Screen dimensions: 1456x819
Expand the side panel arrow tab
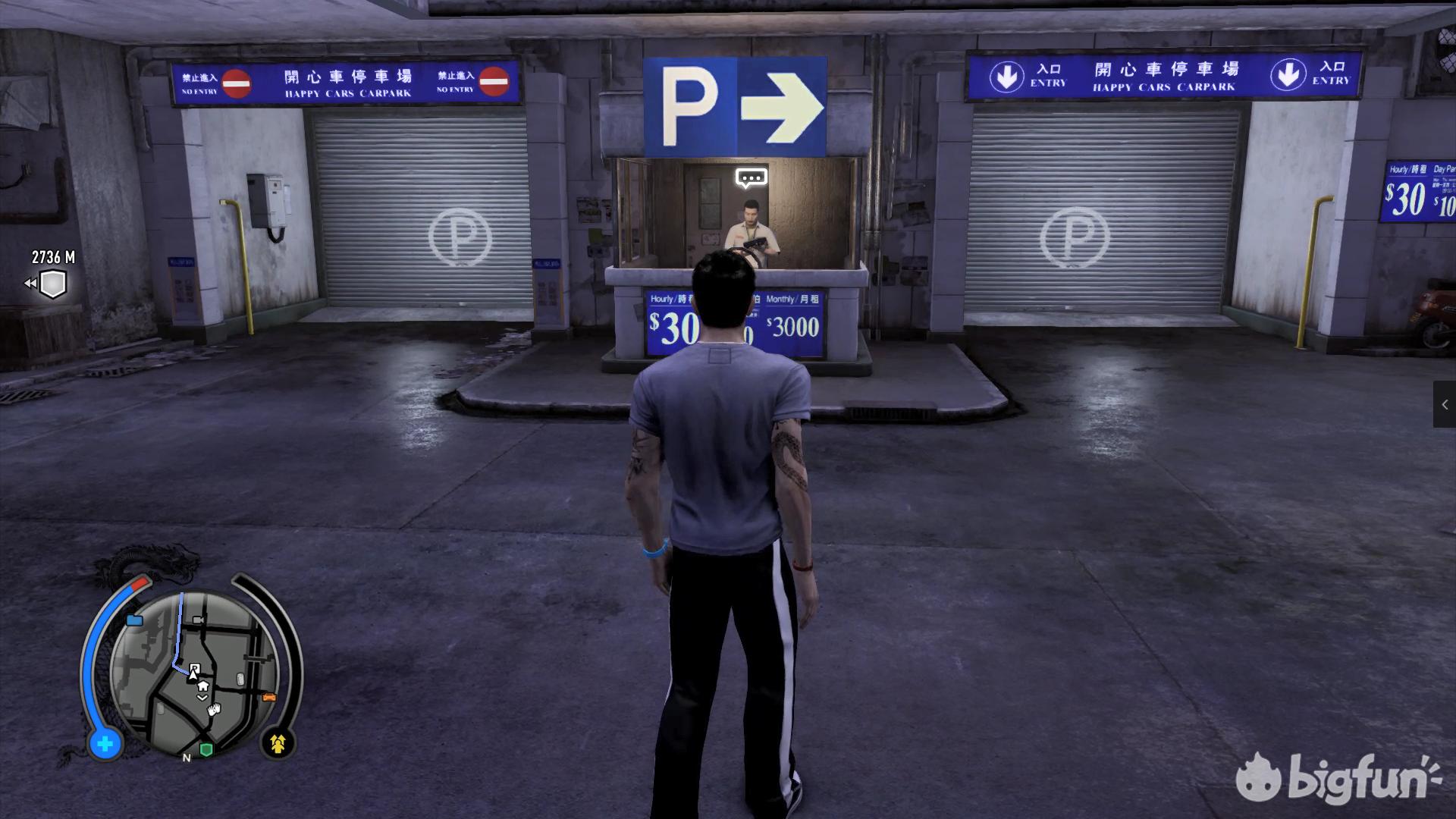click(x=1444, y=405)
